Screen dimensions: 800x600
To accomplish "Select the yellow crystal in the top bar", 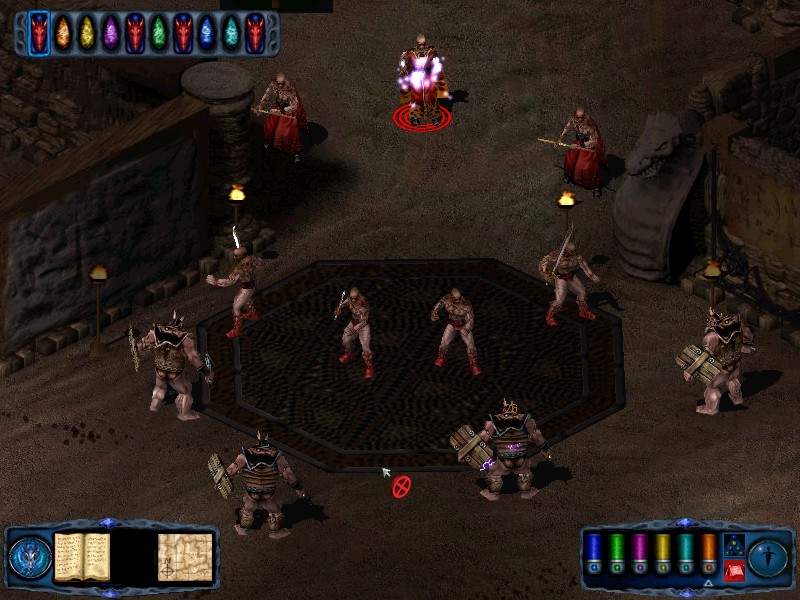I will pos(87,33).
